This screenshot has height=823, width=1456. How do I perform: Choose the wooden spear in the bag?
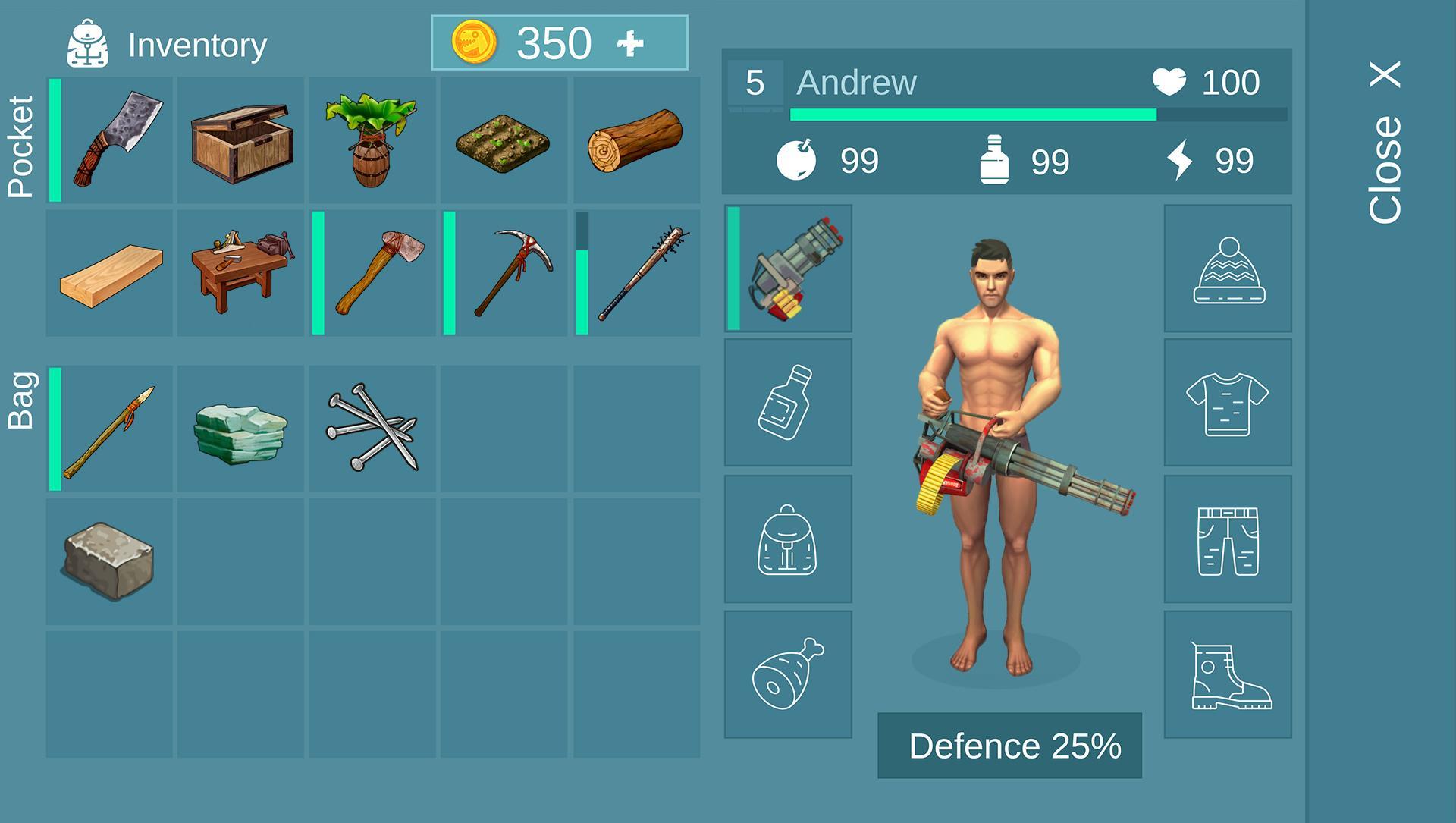pos(111,429)
